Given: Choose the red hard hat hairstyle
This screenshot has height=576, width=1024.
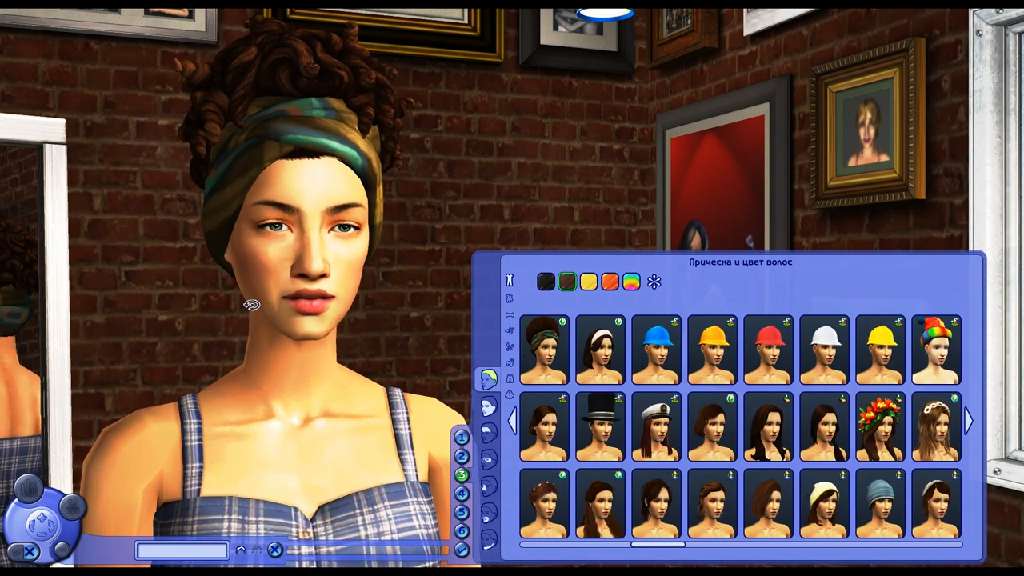Looking at the screenshot, I should (768, 349).
